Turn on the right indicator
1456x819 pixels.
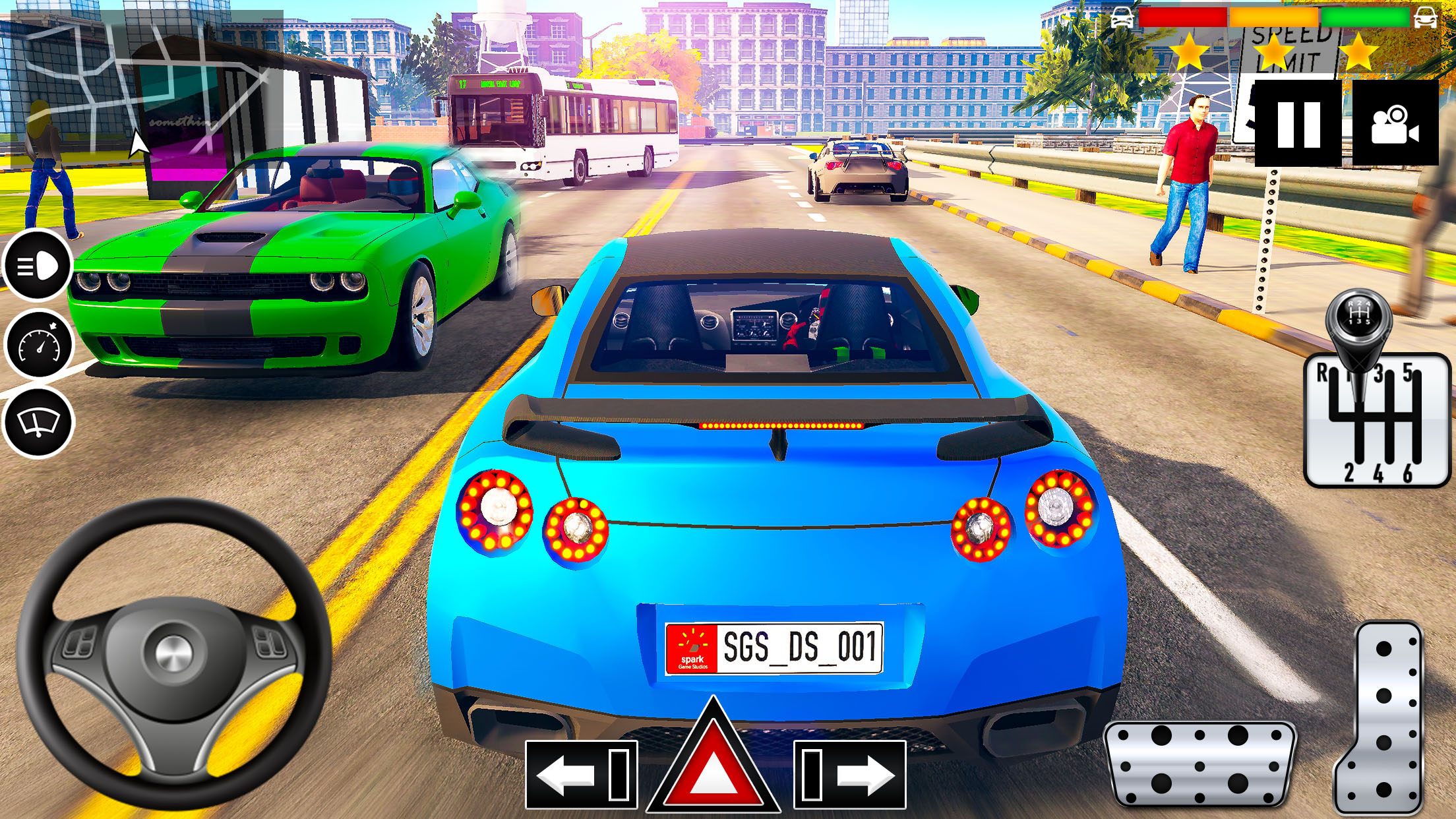point(850,774)
